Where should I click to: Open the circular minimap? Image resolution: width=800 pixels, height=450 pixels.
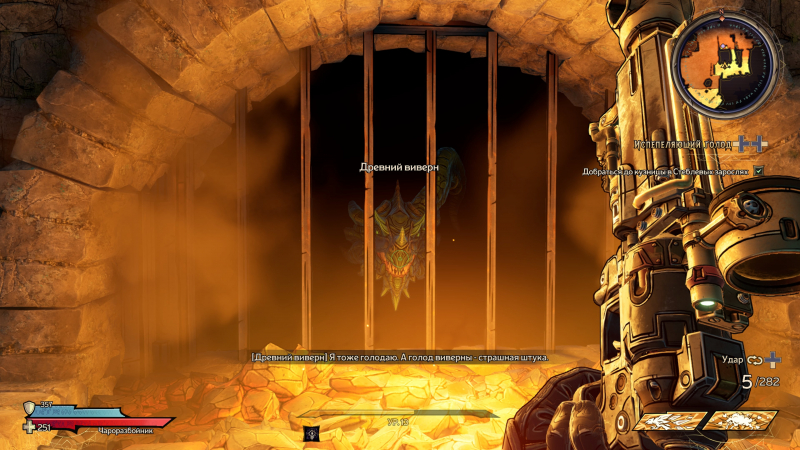click(x=723, y=64)
